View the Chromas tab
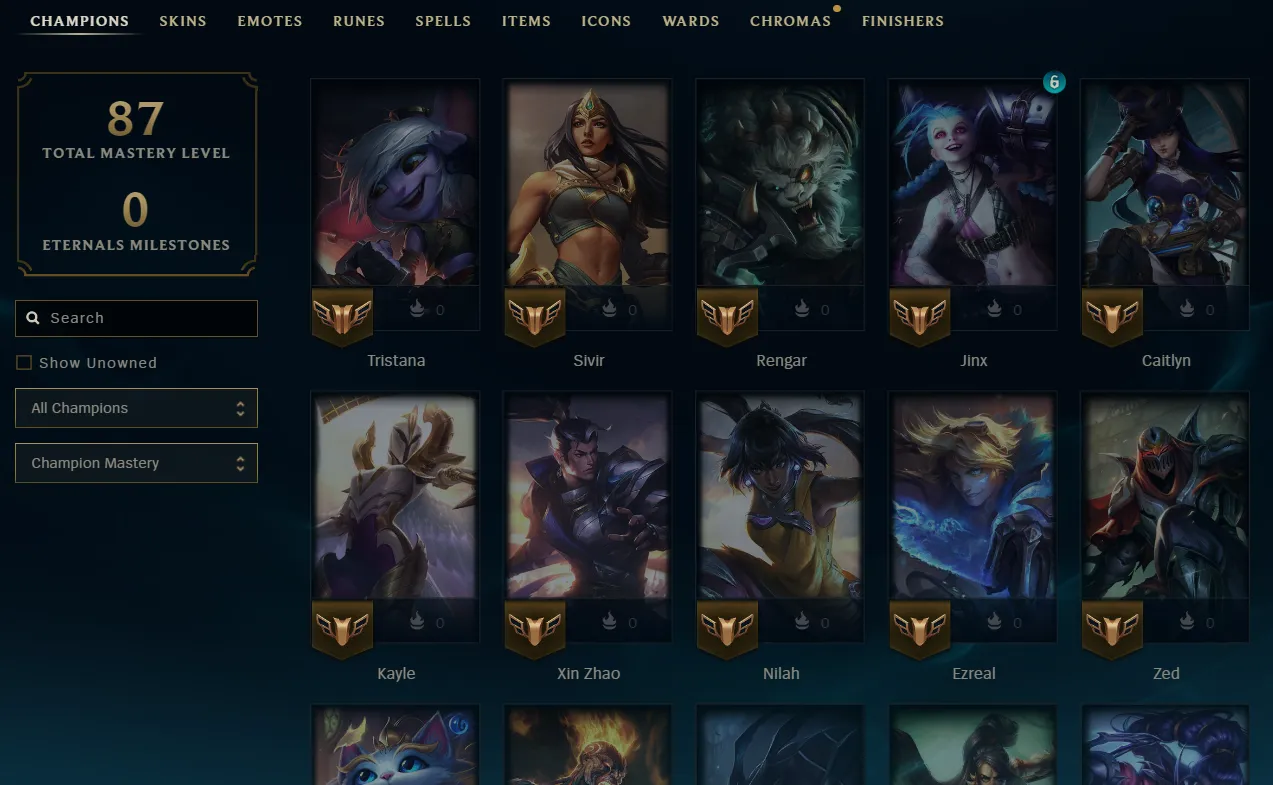This screenshot has height=785, width=1273. [790, 21]
